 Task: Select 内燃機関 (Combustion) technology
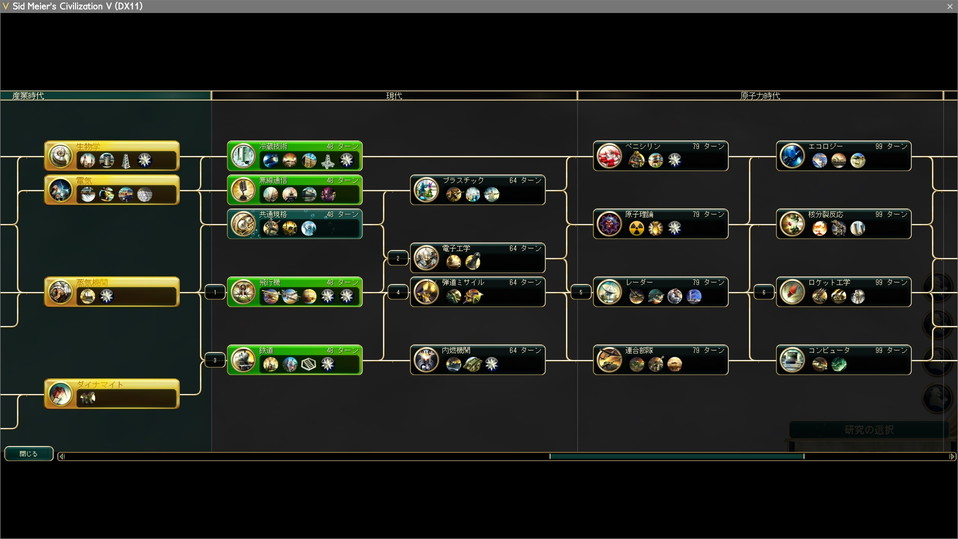(x=478, y=359)
